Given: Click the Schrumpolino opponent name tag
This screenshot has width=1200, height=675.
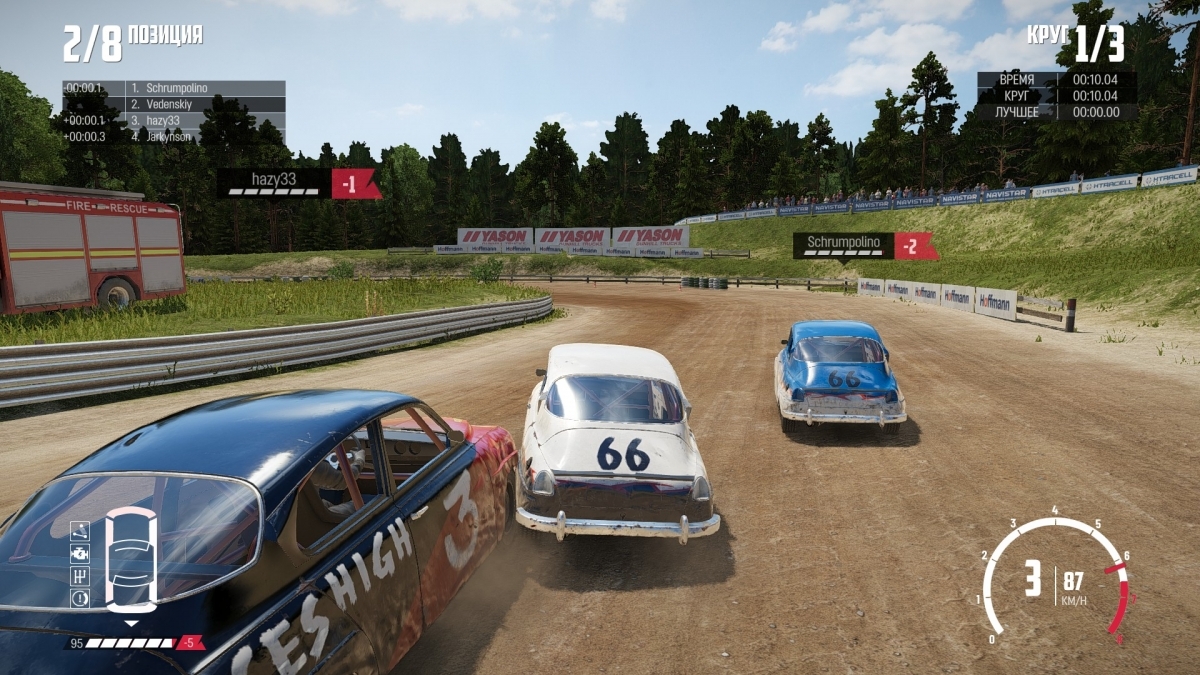Looking at the screenshot, I should 843,246.
